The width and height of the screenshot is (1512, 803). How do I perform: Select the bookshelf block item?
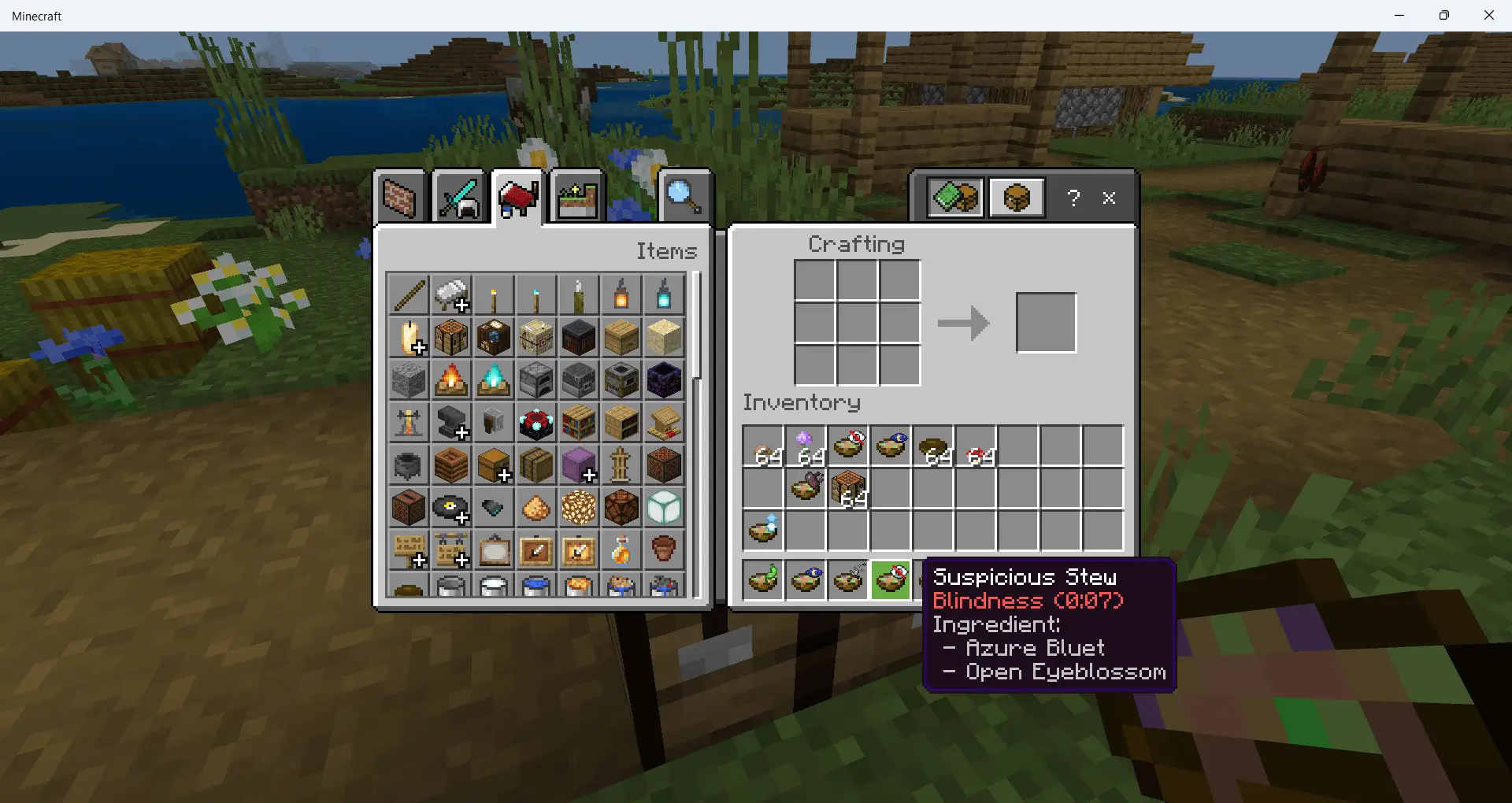point(579,423)
